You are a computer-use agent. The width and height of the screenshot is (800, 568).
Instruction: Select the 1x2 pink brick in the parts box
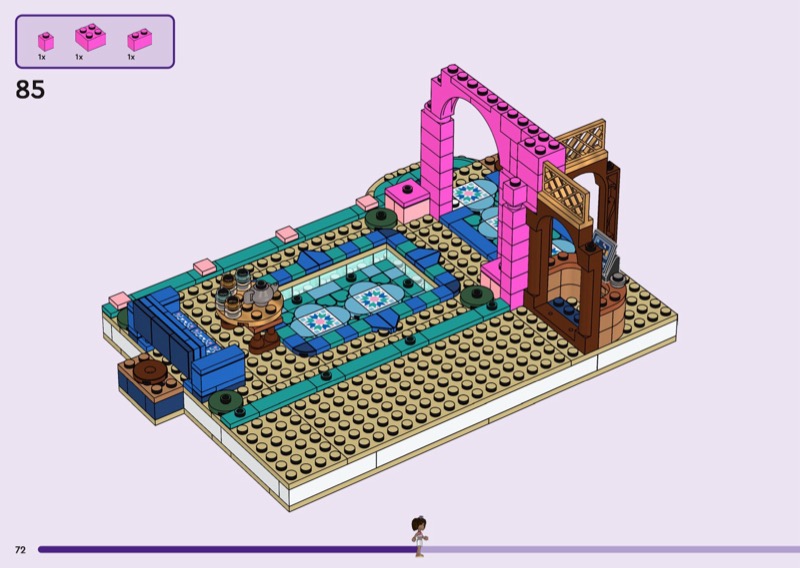pyautogui.click(x=138, y=40)
